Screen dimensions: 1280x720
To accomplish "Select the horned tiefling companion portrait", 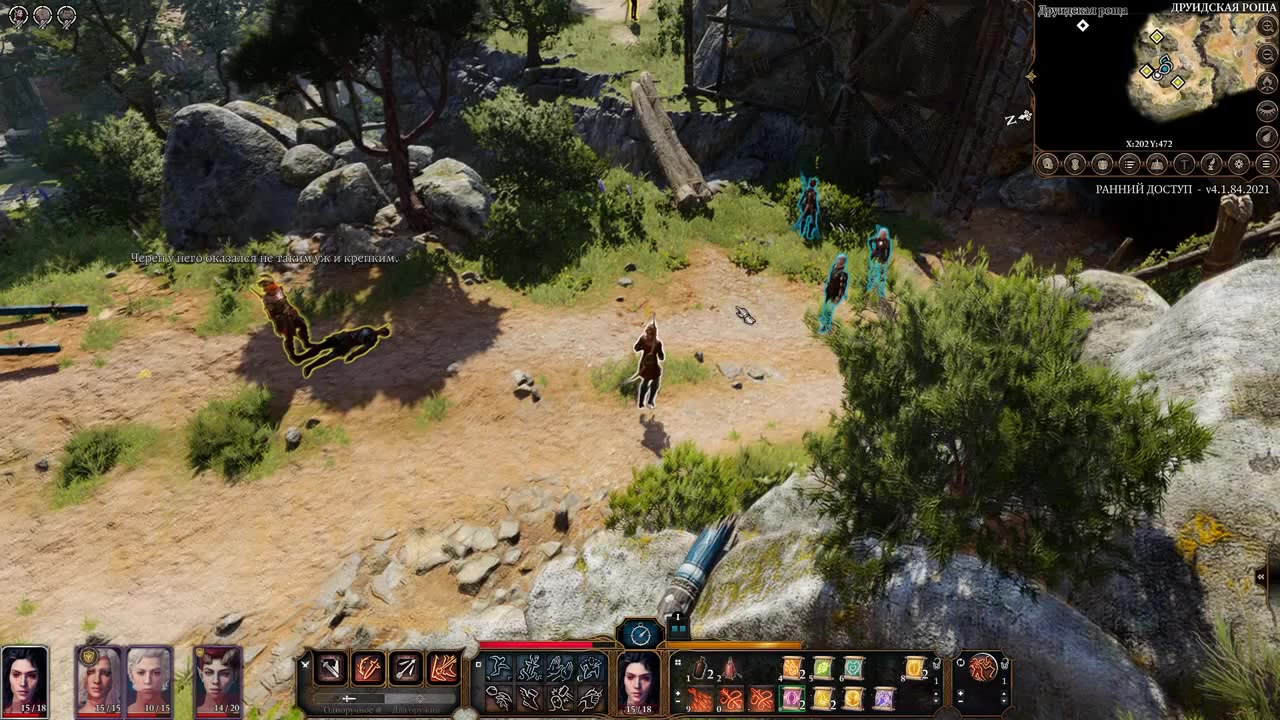I will point(218,678).
